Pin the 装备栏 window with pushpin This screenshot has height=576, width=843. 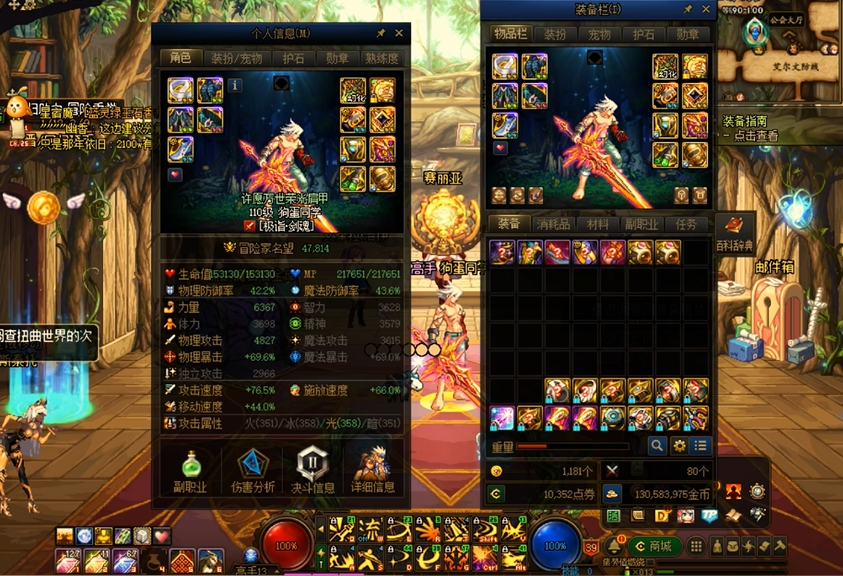(688, 9)
